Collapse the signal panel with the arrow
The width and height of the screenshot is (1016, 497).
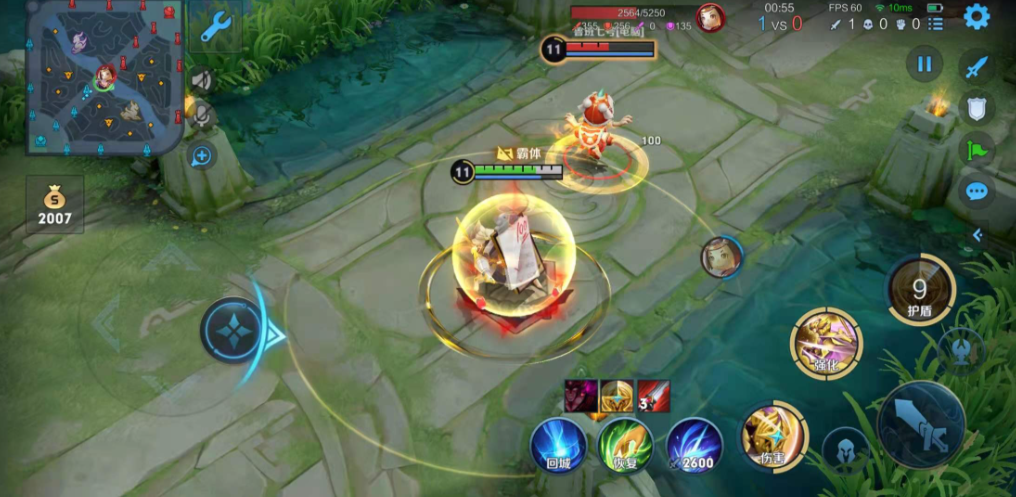pos(977,235)
